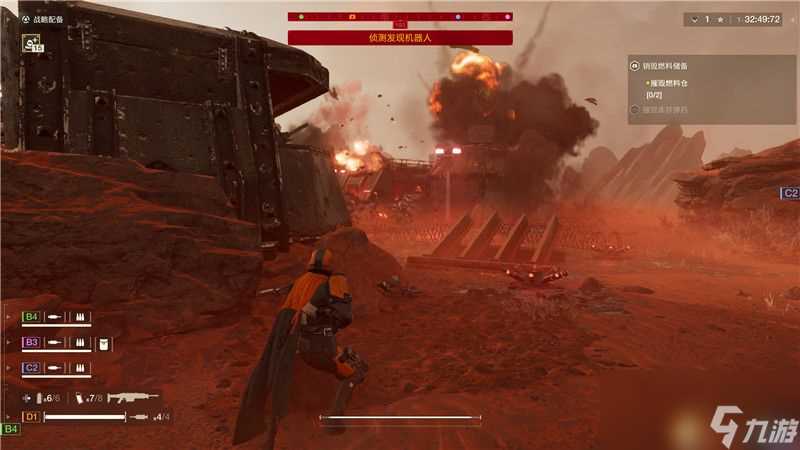Viewport: 800px width, 450px height.
Task: Select squad member B4 in the team list
Action: click(31, 317)
